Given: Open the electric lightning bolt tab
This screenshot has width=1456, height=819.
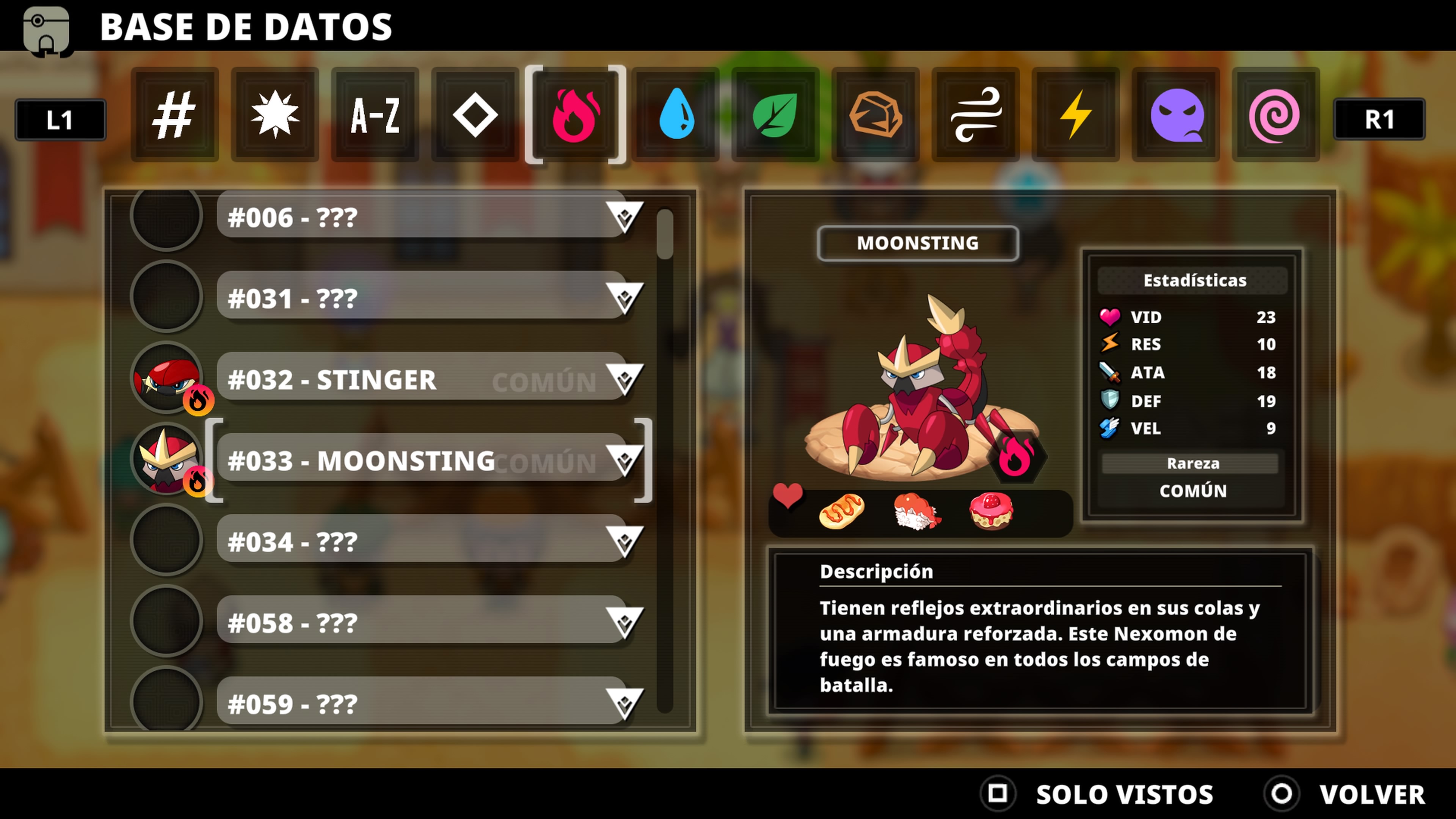Looking at the screenshot, I should [1076, 115].
